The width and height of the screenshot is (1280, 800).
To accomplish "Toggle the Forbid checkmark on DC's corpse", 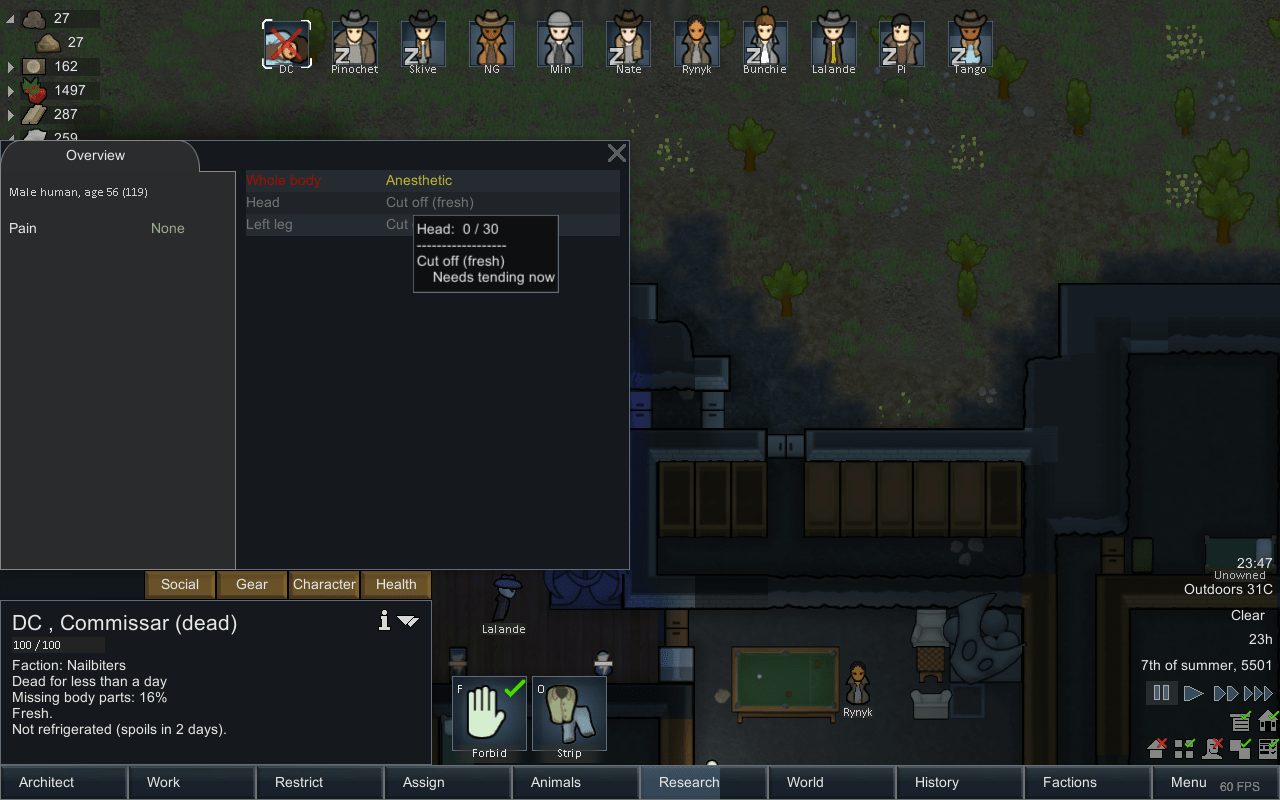I will (489, 712).
